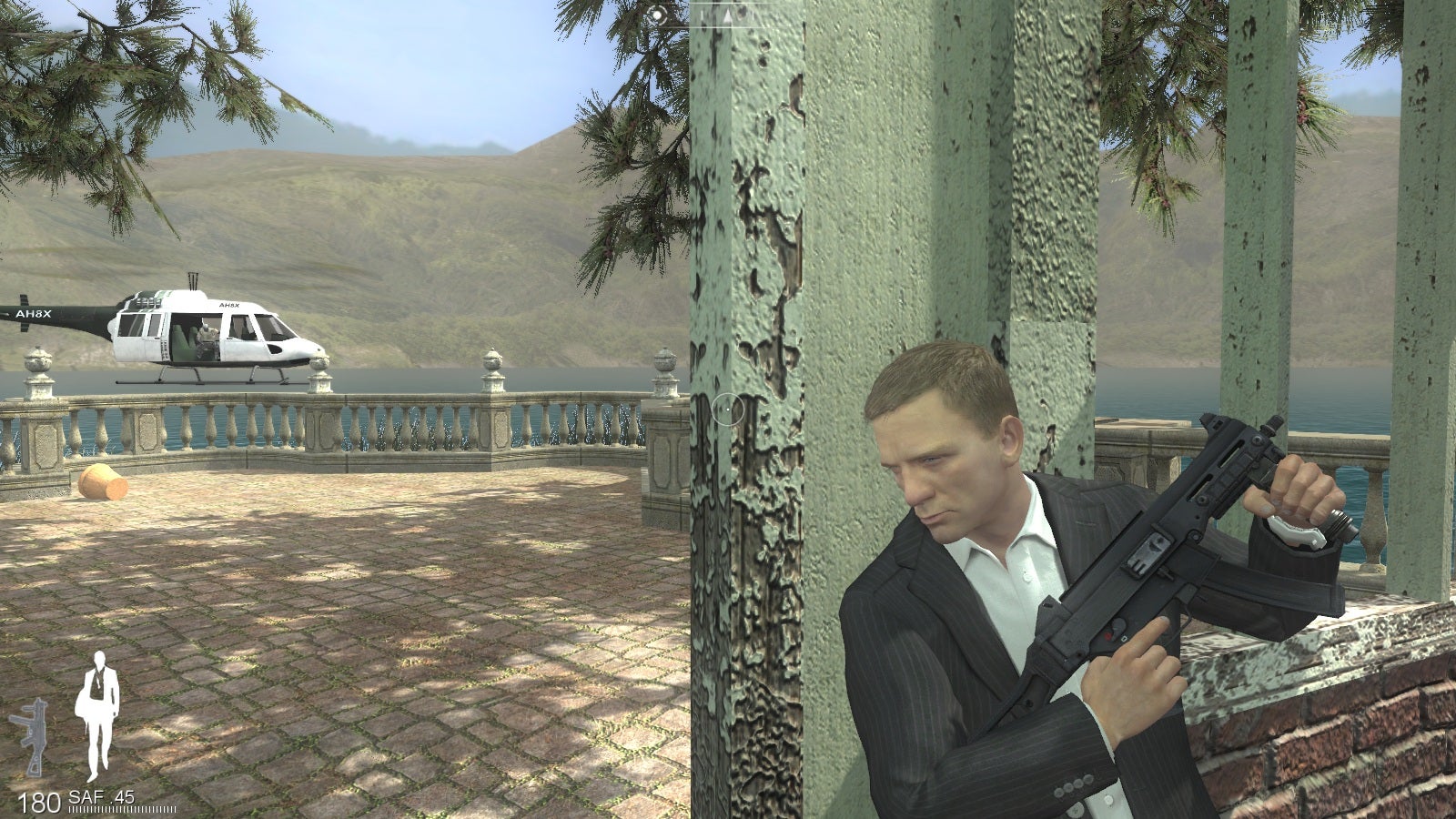Click Bond reloading his submachine gun
This screenshot has width=1456, height=819.
1001,564
